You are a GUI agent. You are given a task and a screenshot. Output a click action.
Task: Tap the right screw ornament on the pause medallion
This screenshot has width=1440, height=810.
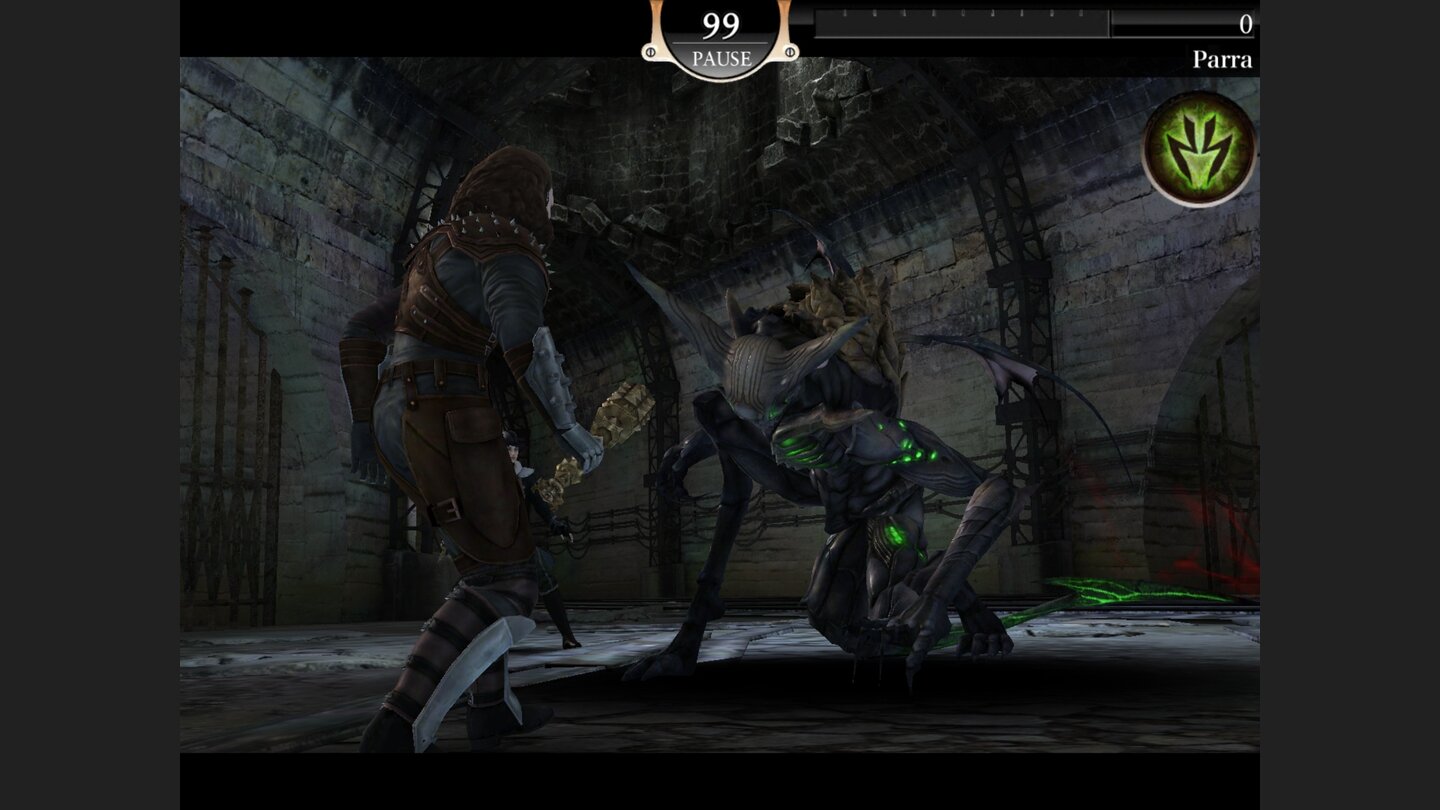pos(790,52)
